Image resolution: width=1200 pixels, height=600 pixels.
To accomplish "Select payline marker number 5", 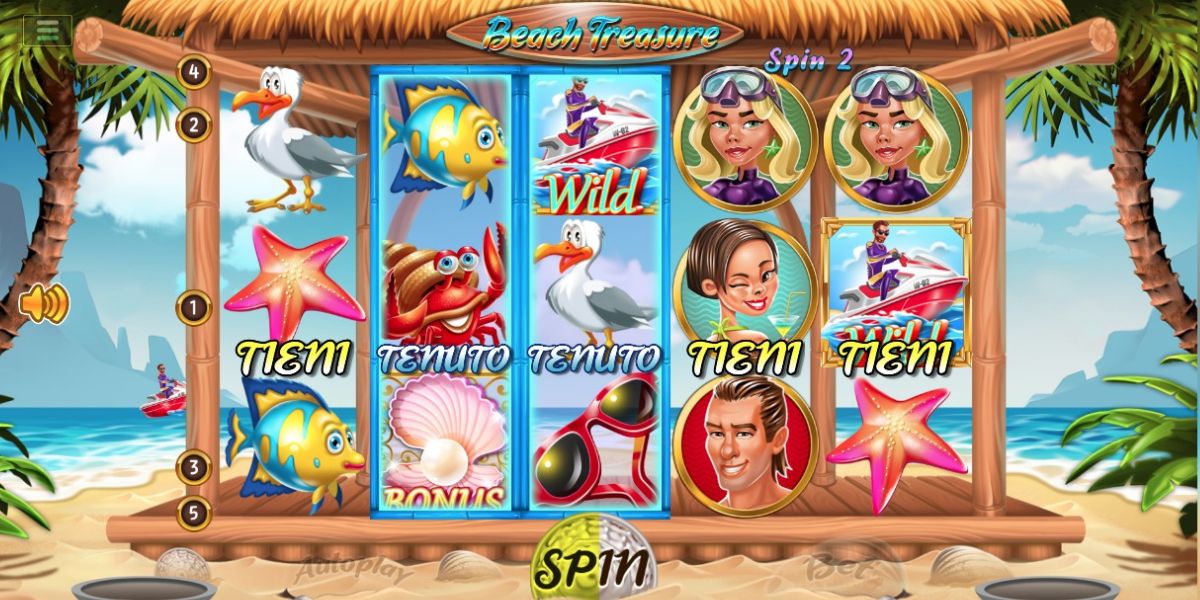I will tap(194, 513).
